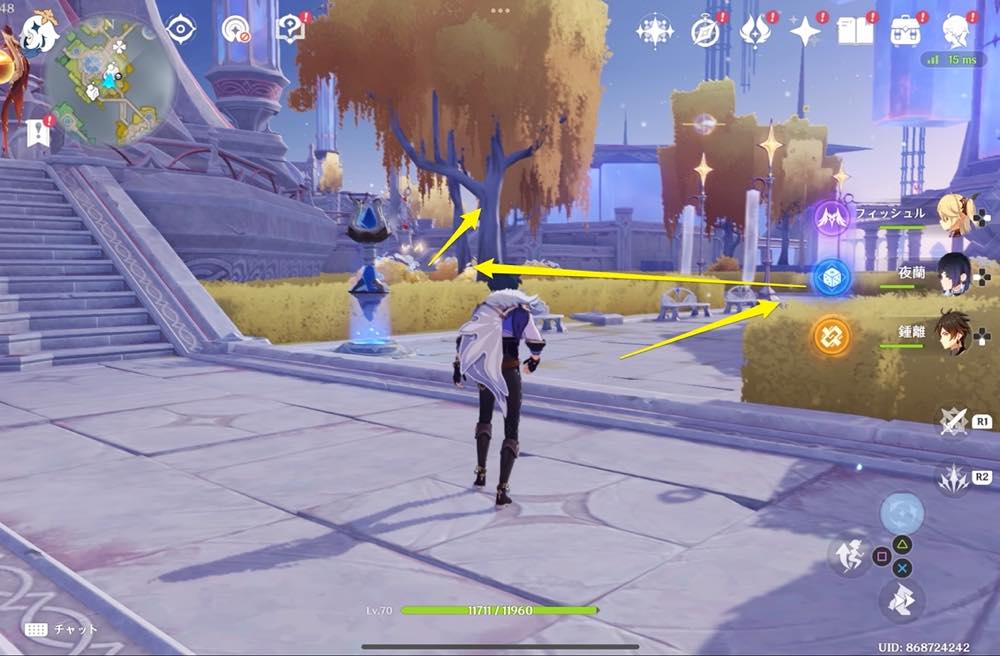Screen dimensions: 1000x656
Task: Trigger 鍾離's orange Elemental Burst icon
Action: tap(830, 335)
